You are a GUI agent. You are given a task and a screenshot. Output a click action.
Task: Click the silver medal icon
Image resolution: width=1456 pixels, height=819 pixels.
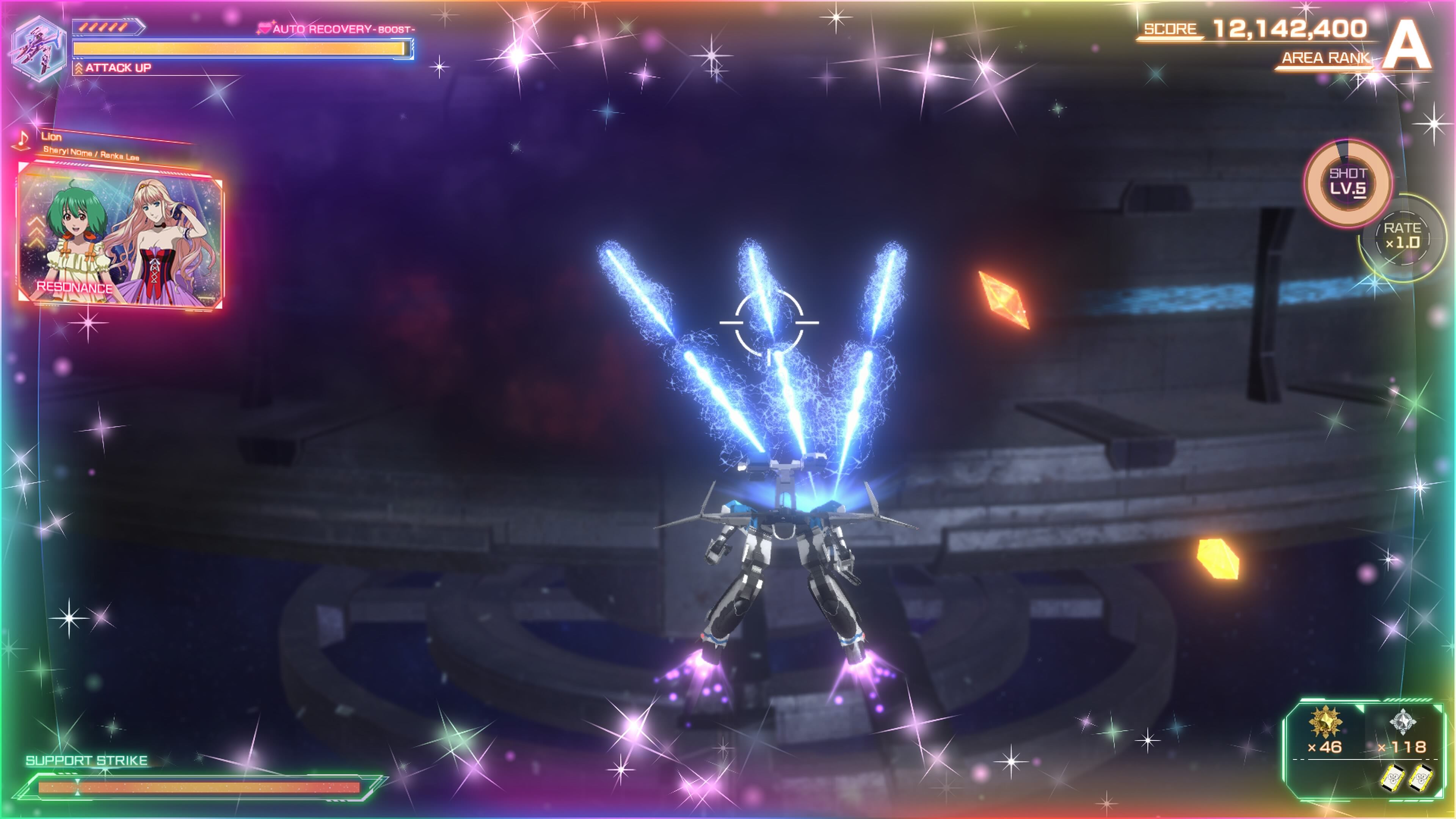pyautogui.click(x=1402, y=722)
